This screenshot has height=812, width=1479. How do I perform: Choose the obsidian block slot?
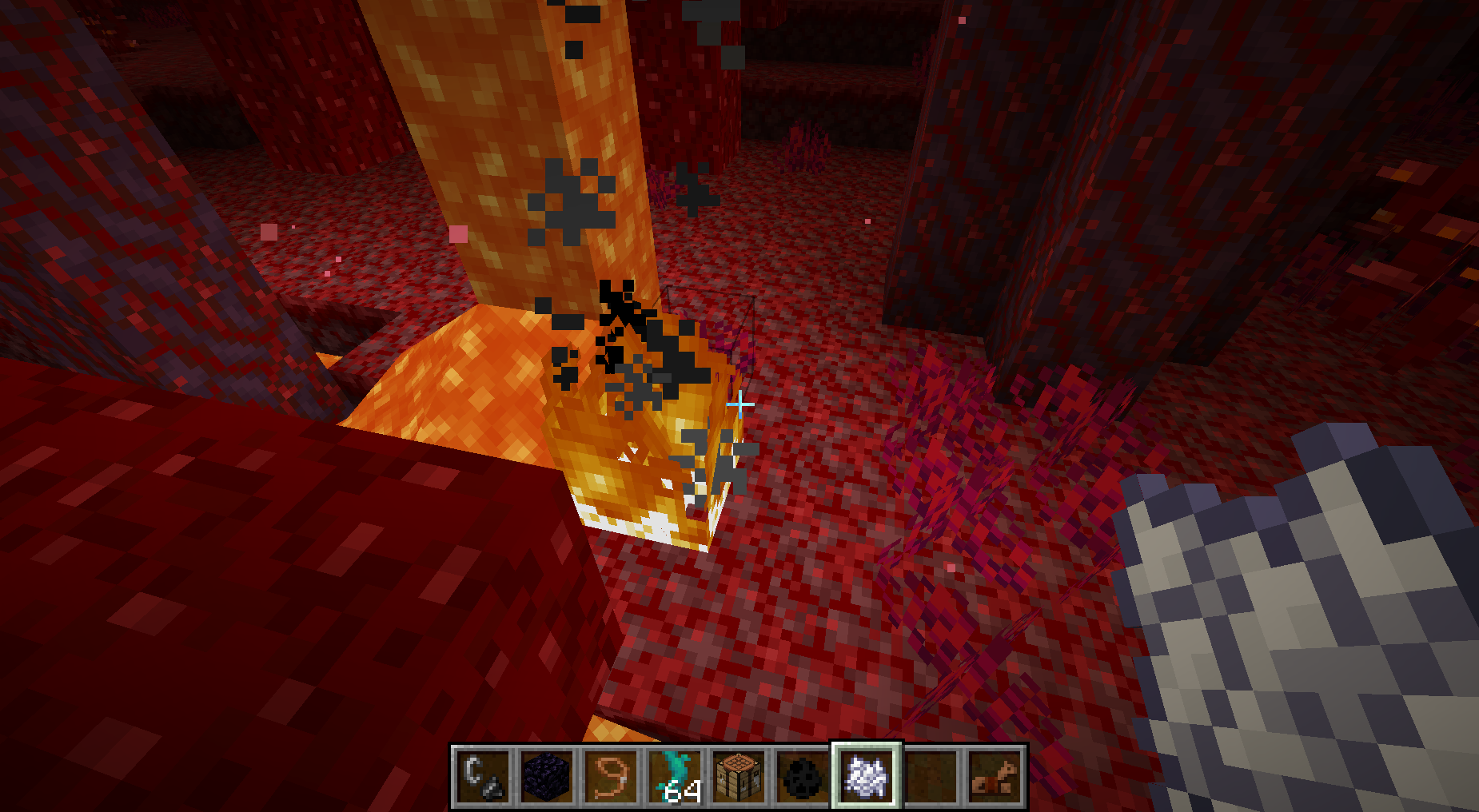click(x=548, y=776)
